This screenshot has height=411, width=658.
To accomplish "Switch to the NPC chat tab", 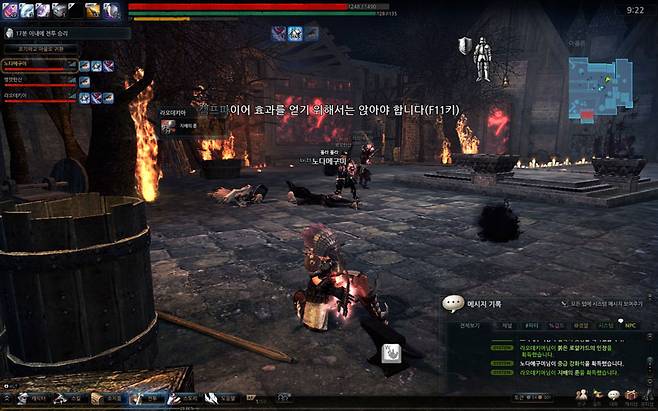I will coord(630,325).
